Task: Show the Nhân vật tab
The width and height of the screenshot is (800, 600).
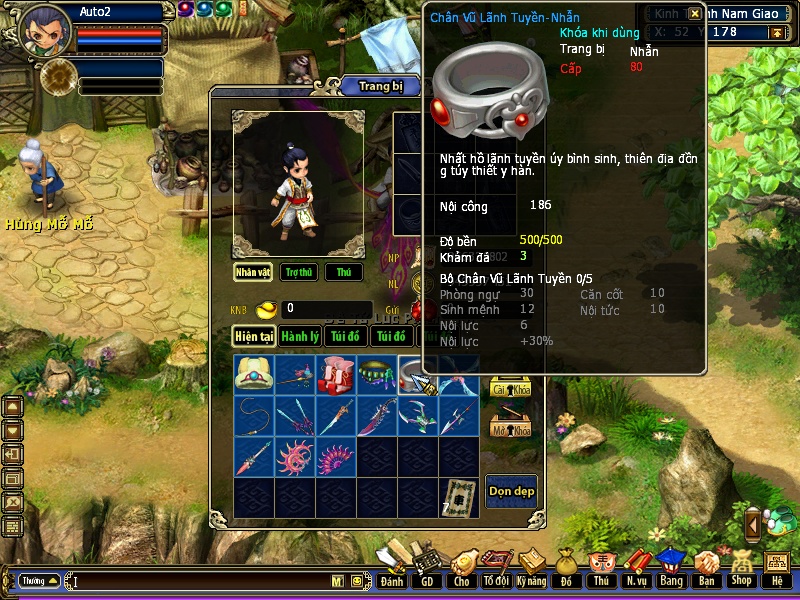Action: (x=253, y=272)
